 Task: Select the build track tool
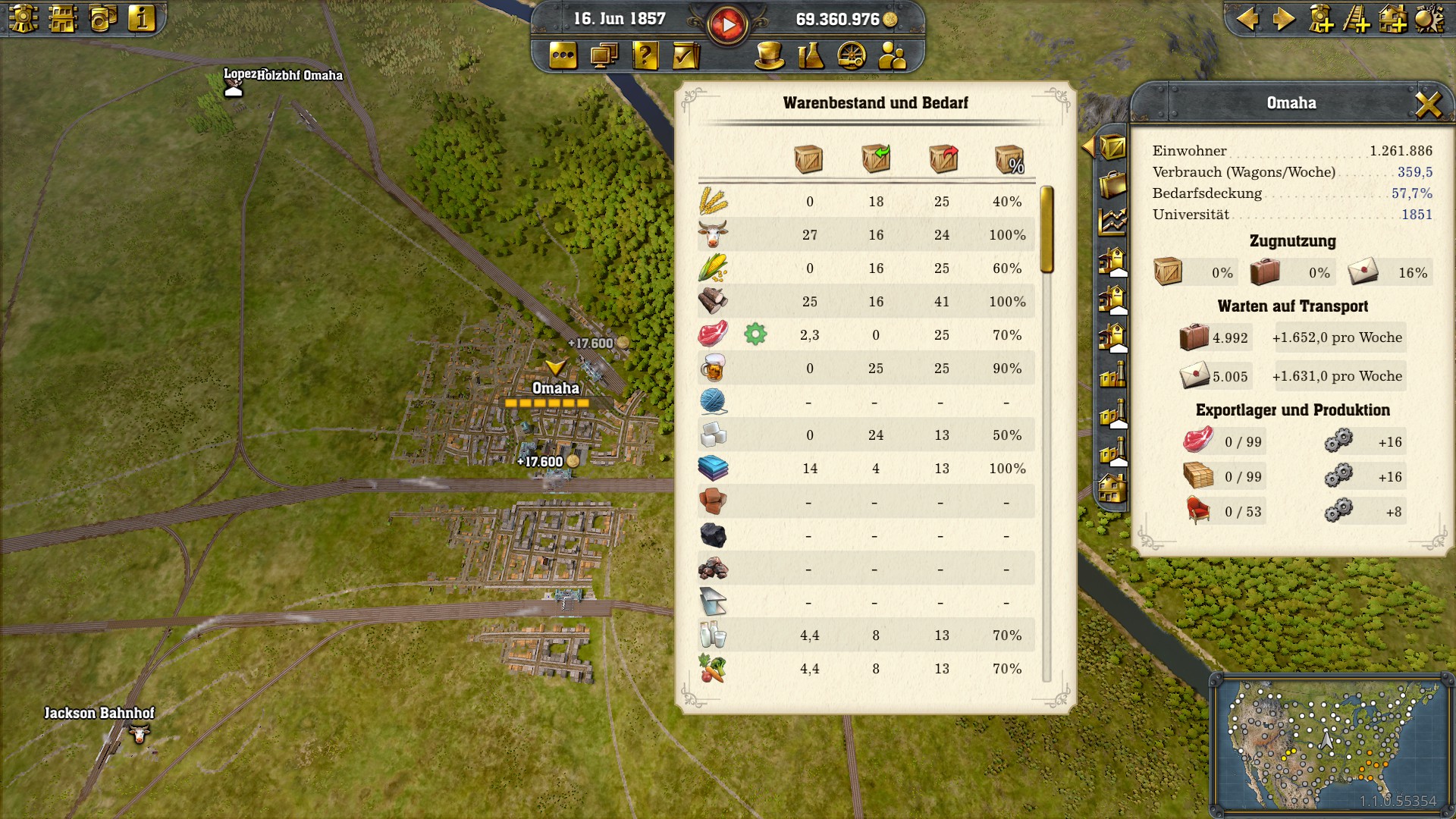click(x=1356, y=18)
